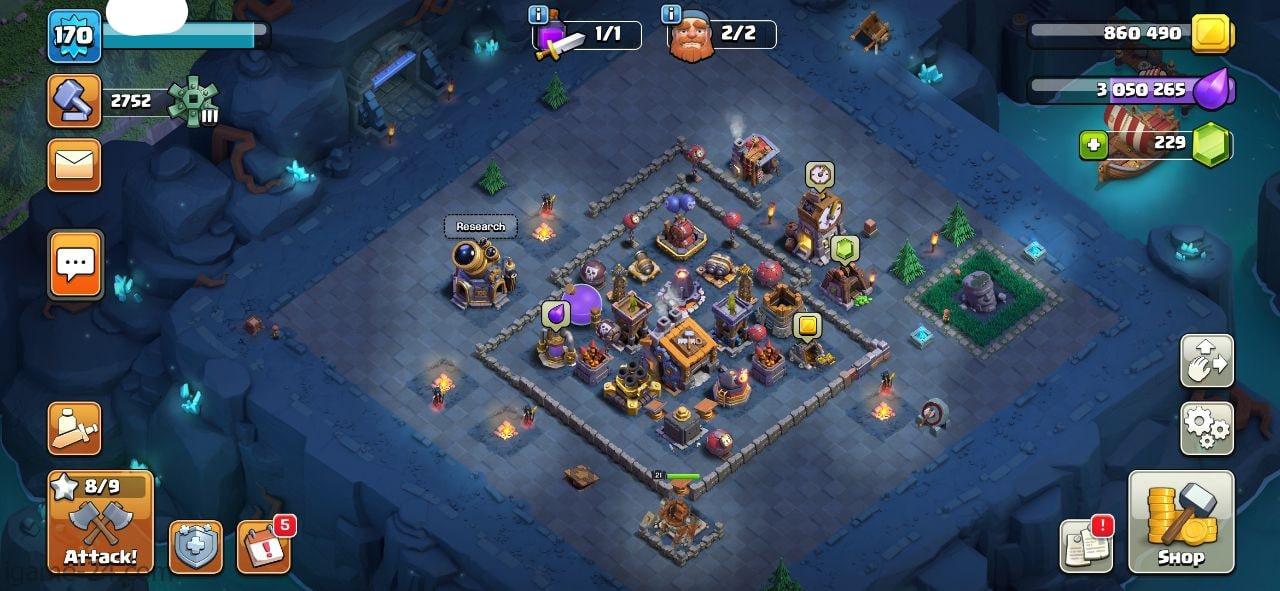Tap the clock bubble over the Clock Tower
The width and height of the screenshot is (1280, 591).
[x=819, y=175]
